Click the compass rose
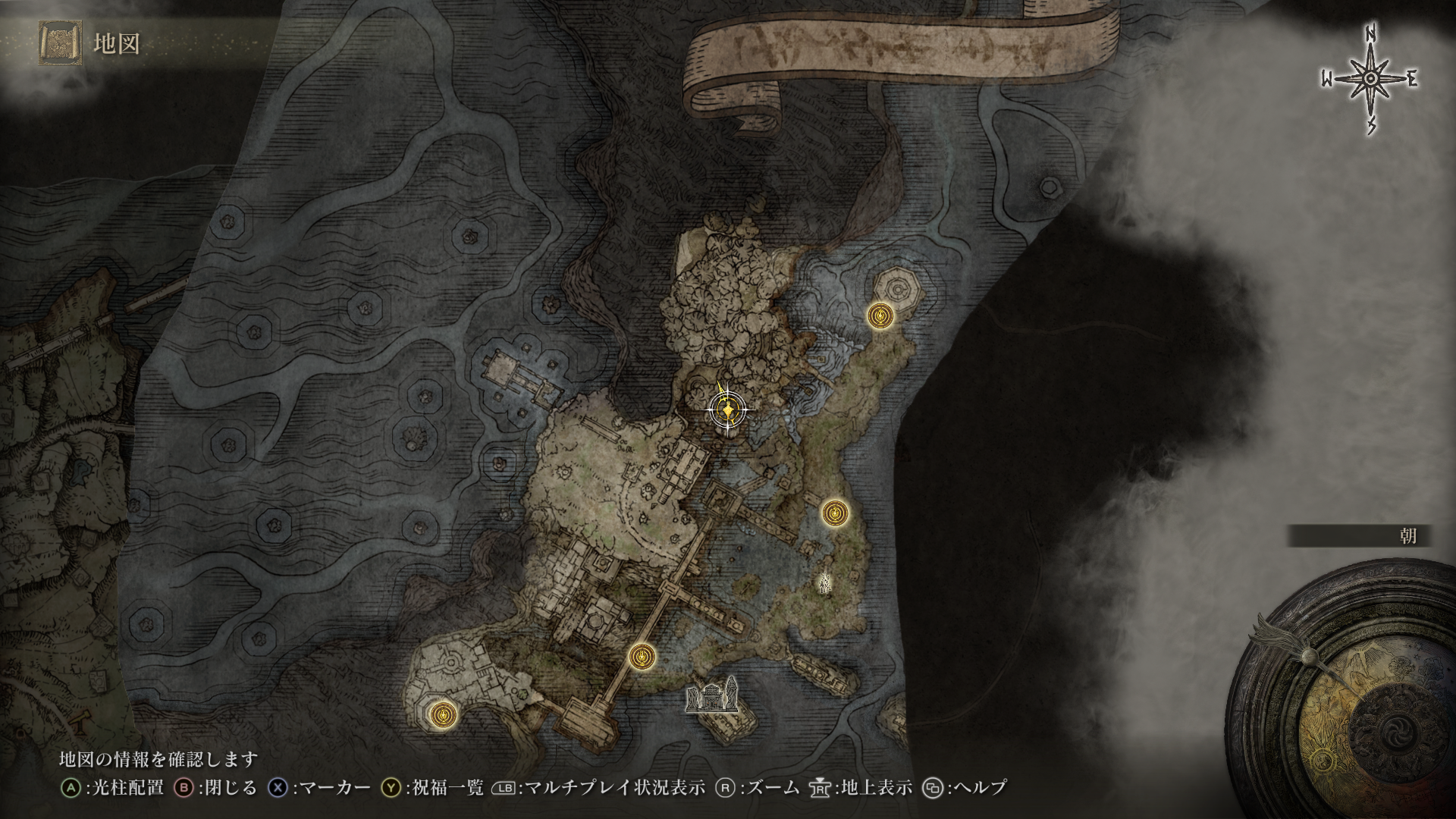 tap(1370, 80)
